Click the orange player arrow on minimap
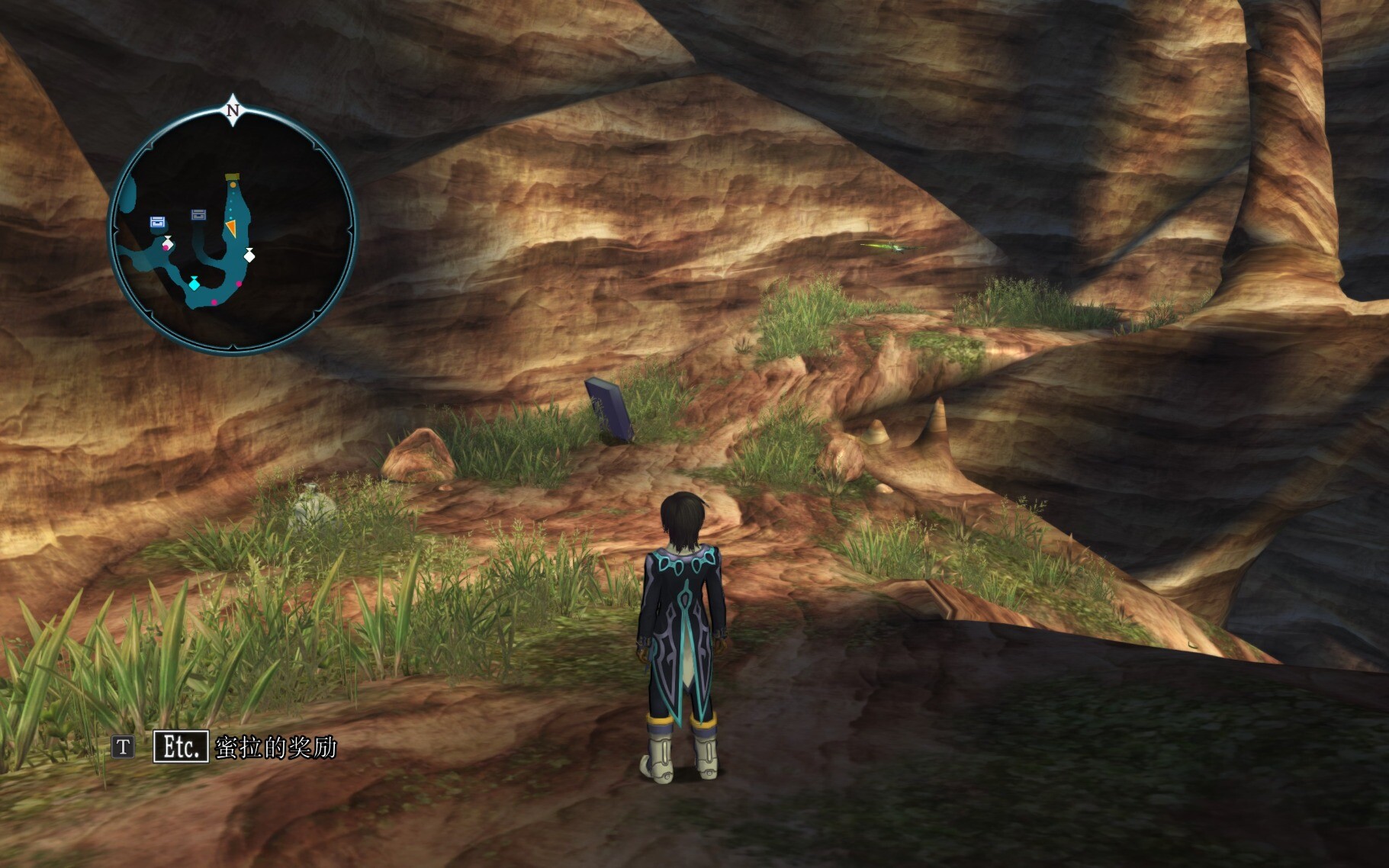The width and height of the screenshot is (1389, 868). [230, 227]
